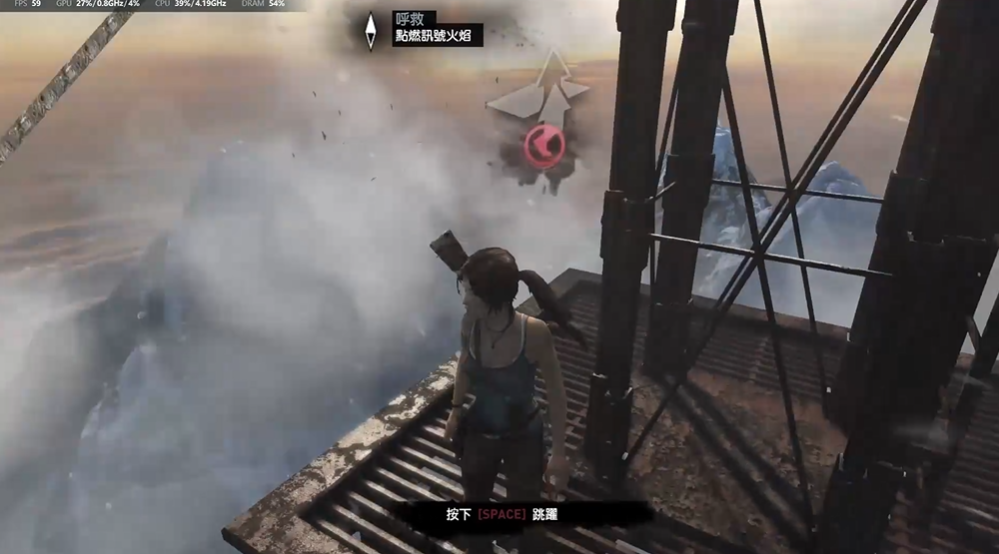Click the diamond compass icon beside the objective
Screen dimensions: 999x554
[x=370, y=31]
